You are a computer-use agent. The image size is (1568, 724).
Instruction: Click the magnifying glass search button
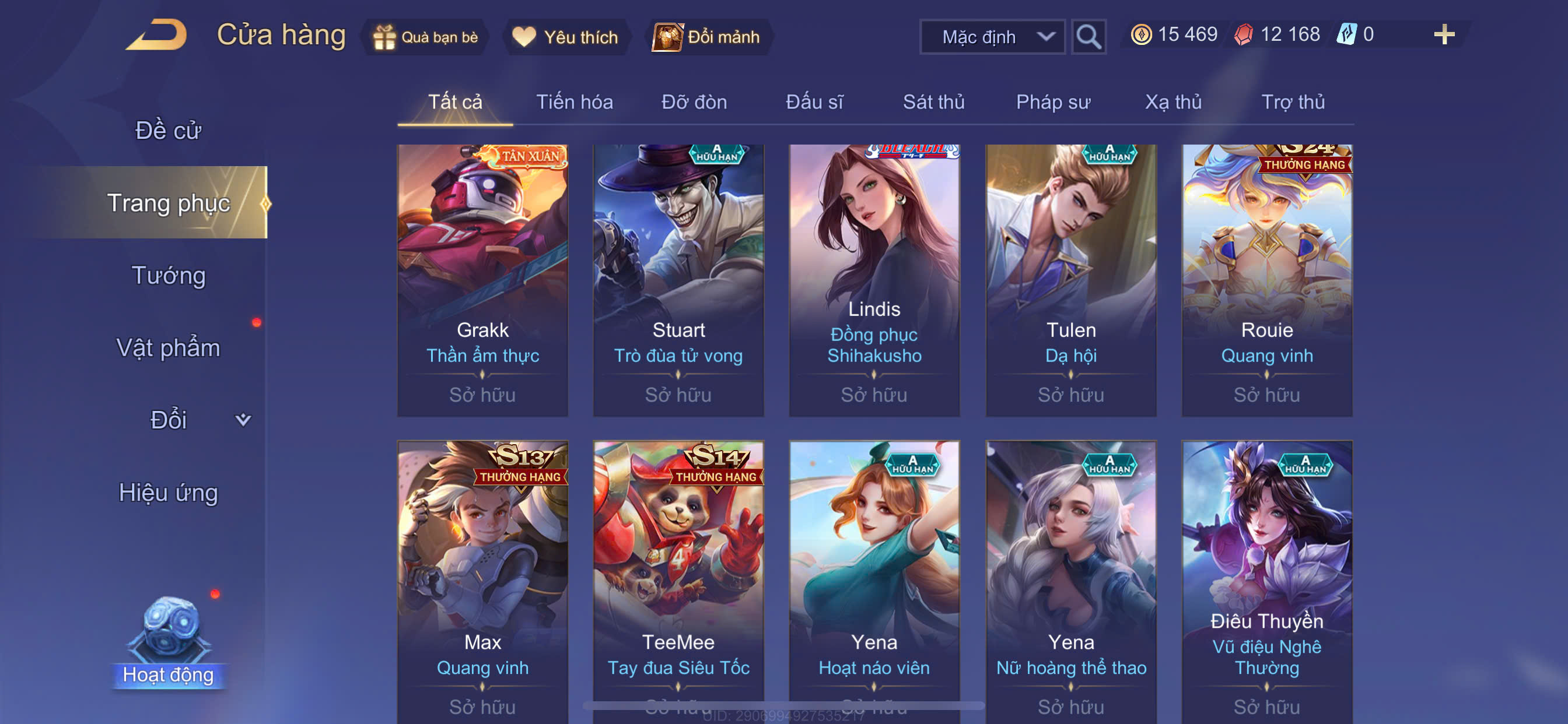coord(1088,37)
